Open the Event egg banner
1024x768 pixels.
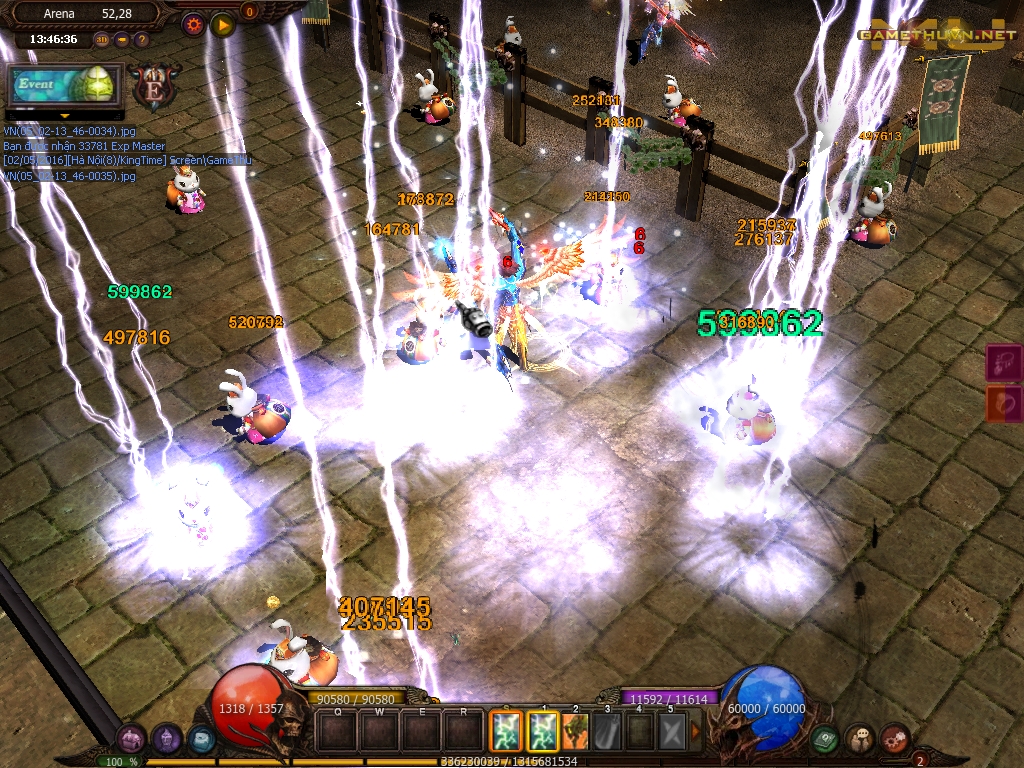[x=64, y=86]
